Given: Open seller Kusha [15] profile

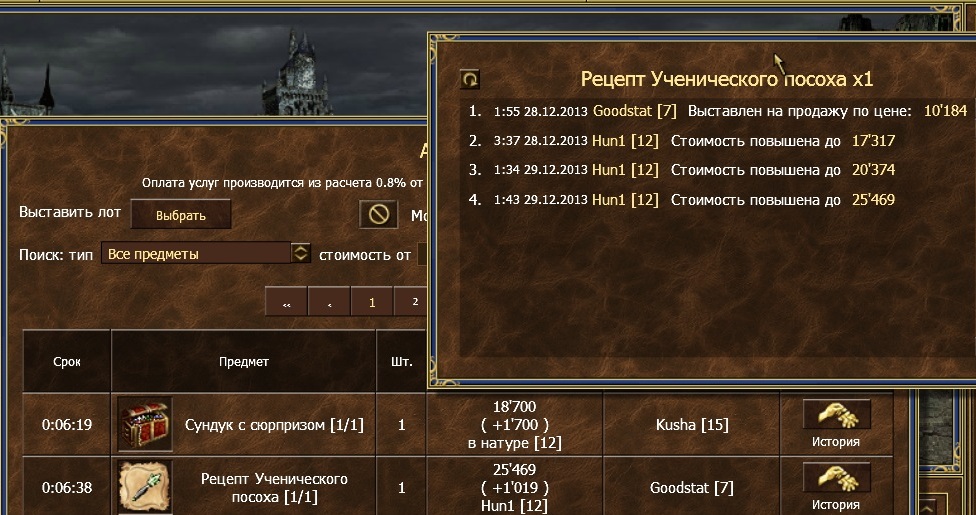Looking at the screenshot, I should 691,425.
